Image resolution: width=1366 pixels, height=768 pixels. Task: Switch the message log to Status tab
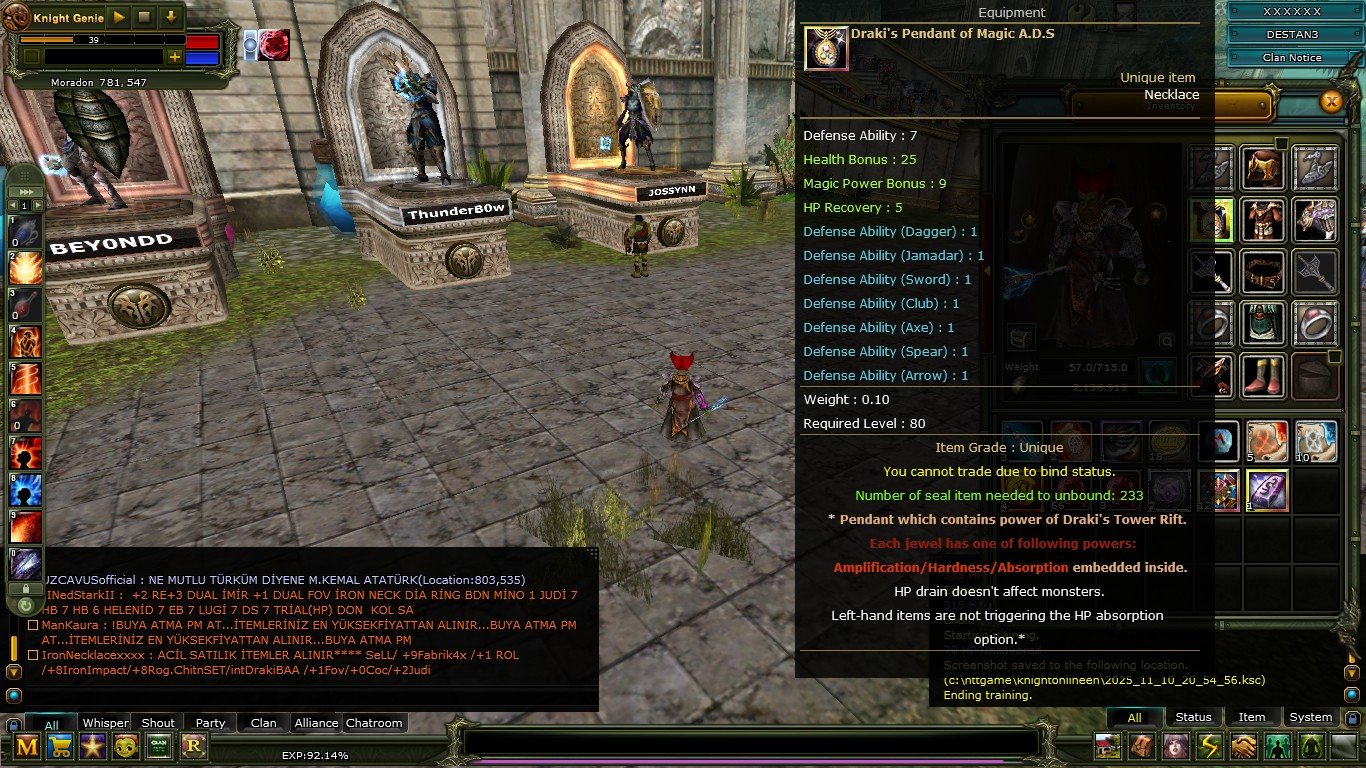(x=1193, y=717)
